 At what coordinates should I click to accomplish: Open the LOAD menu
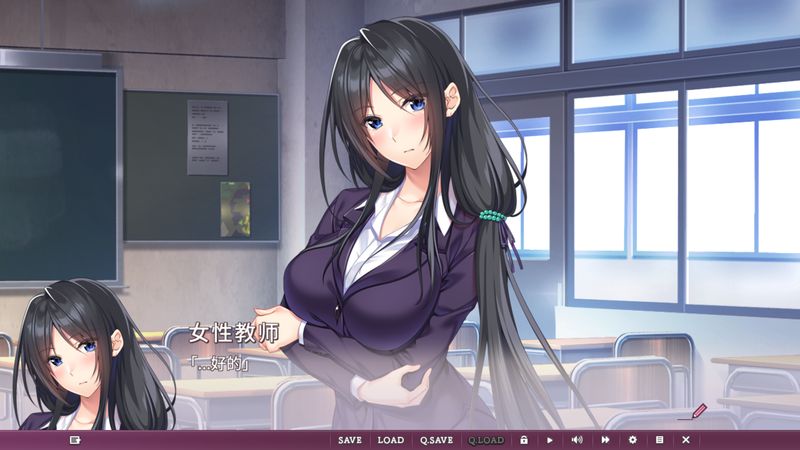[390, 440]
